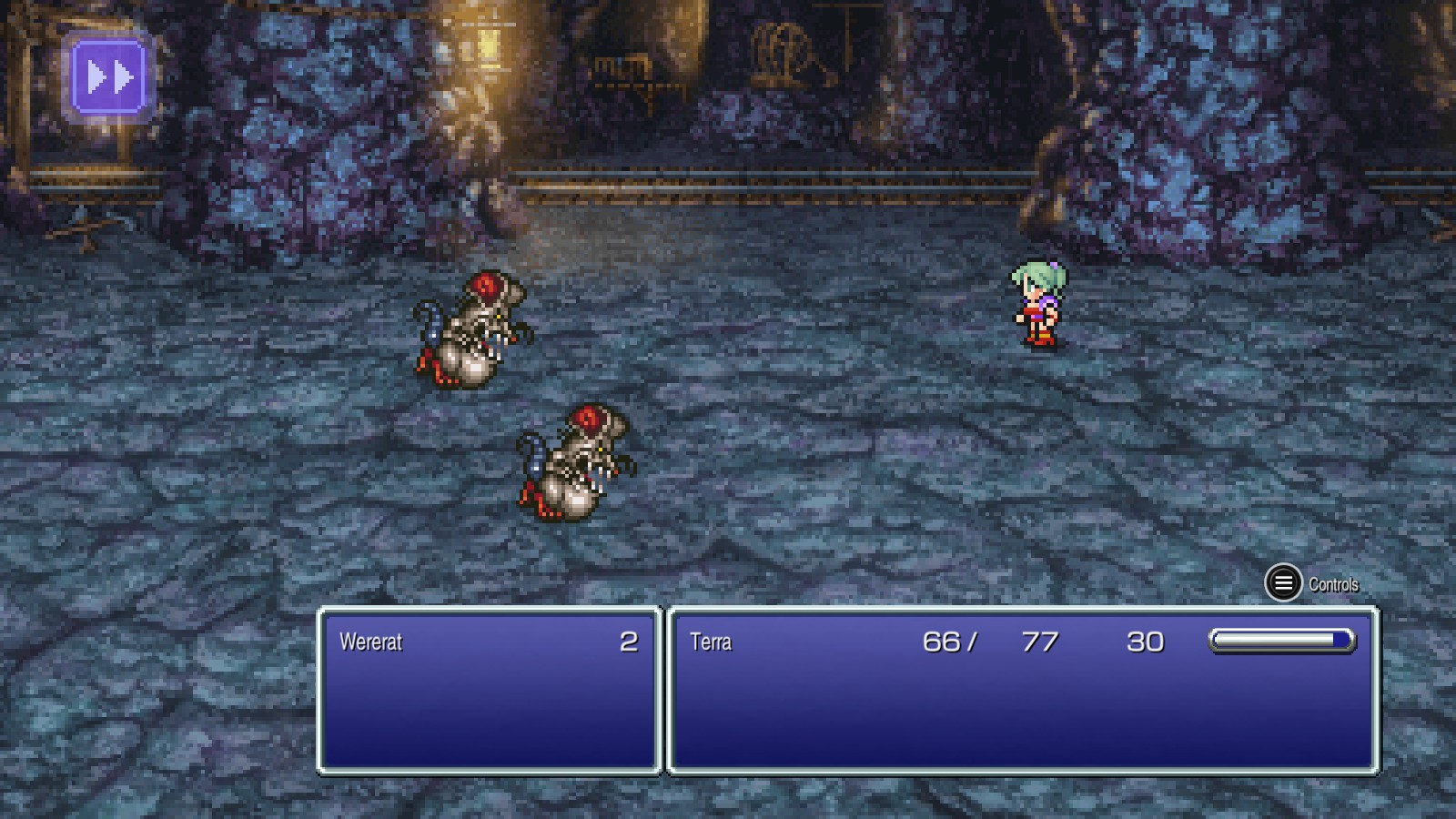Toggle the fast-forward auto-battle button
Viewport: 1456px width, 819px height.
(109, 77)
